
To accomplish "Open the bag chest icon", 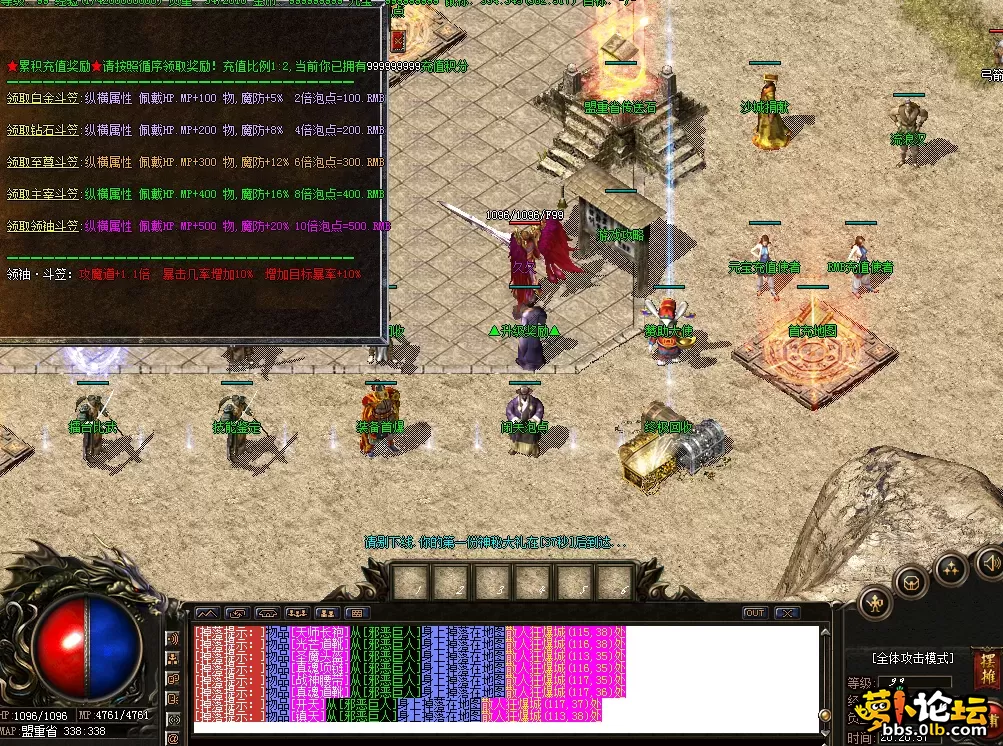I will click(911, 581).
